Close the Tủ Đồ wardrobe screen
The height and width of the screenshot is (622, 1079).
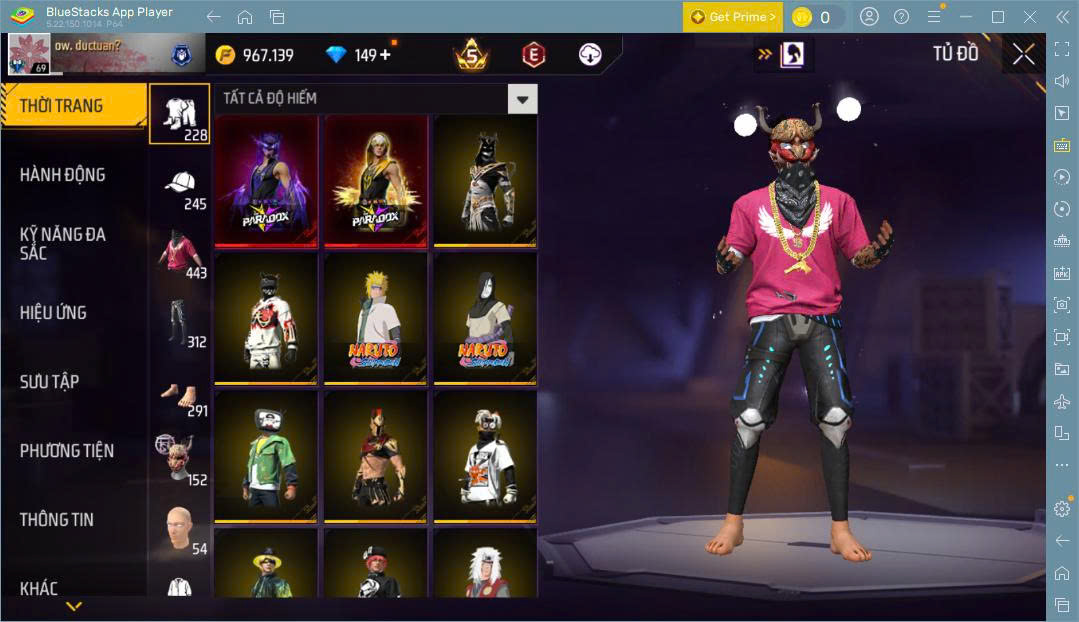[x=1023, y=54]
